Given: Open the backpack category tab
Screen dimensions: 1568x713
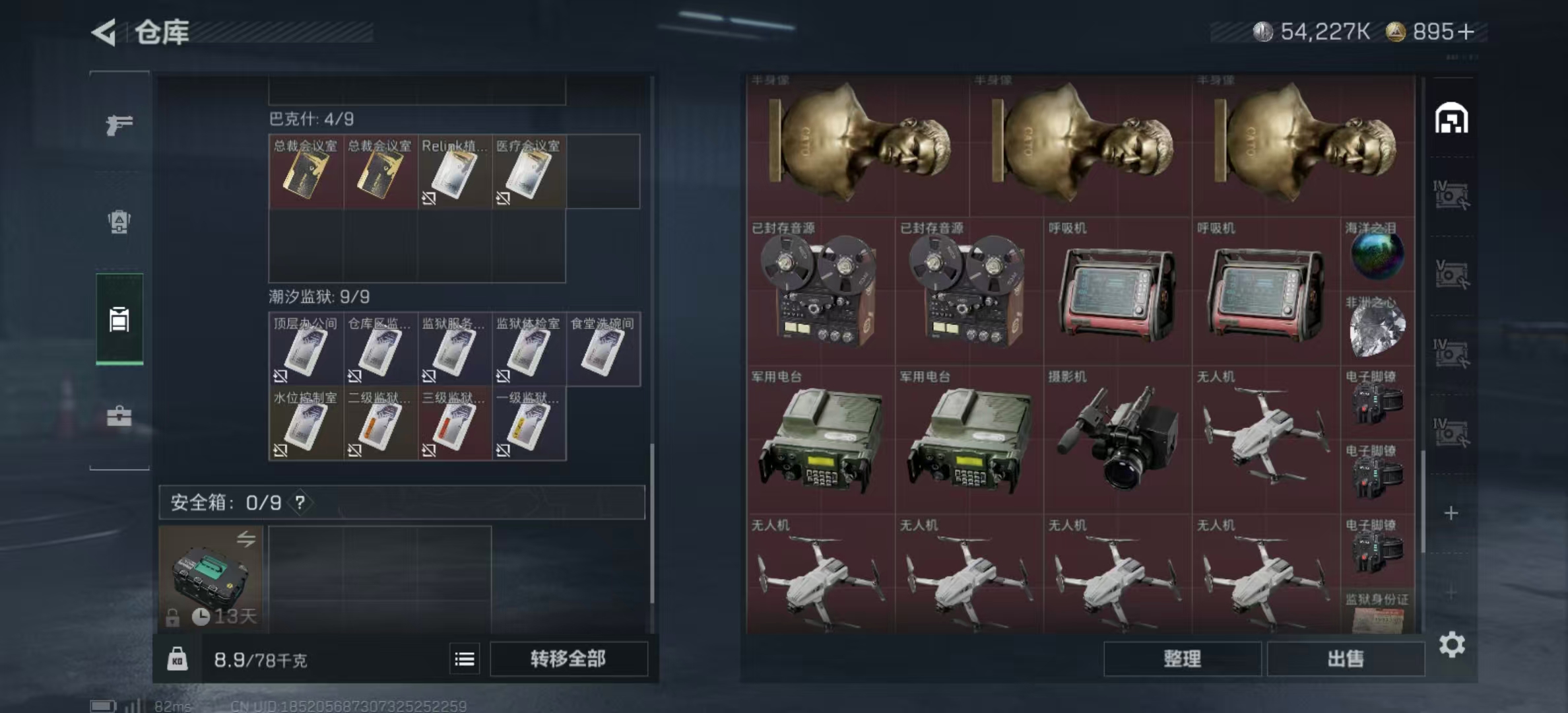Looking at the screenshot, I should coord(119,221).
